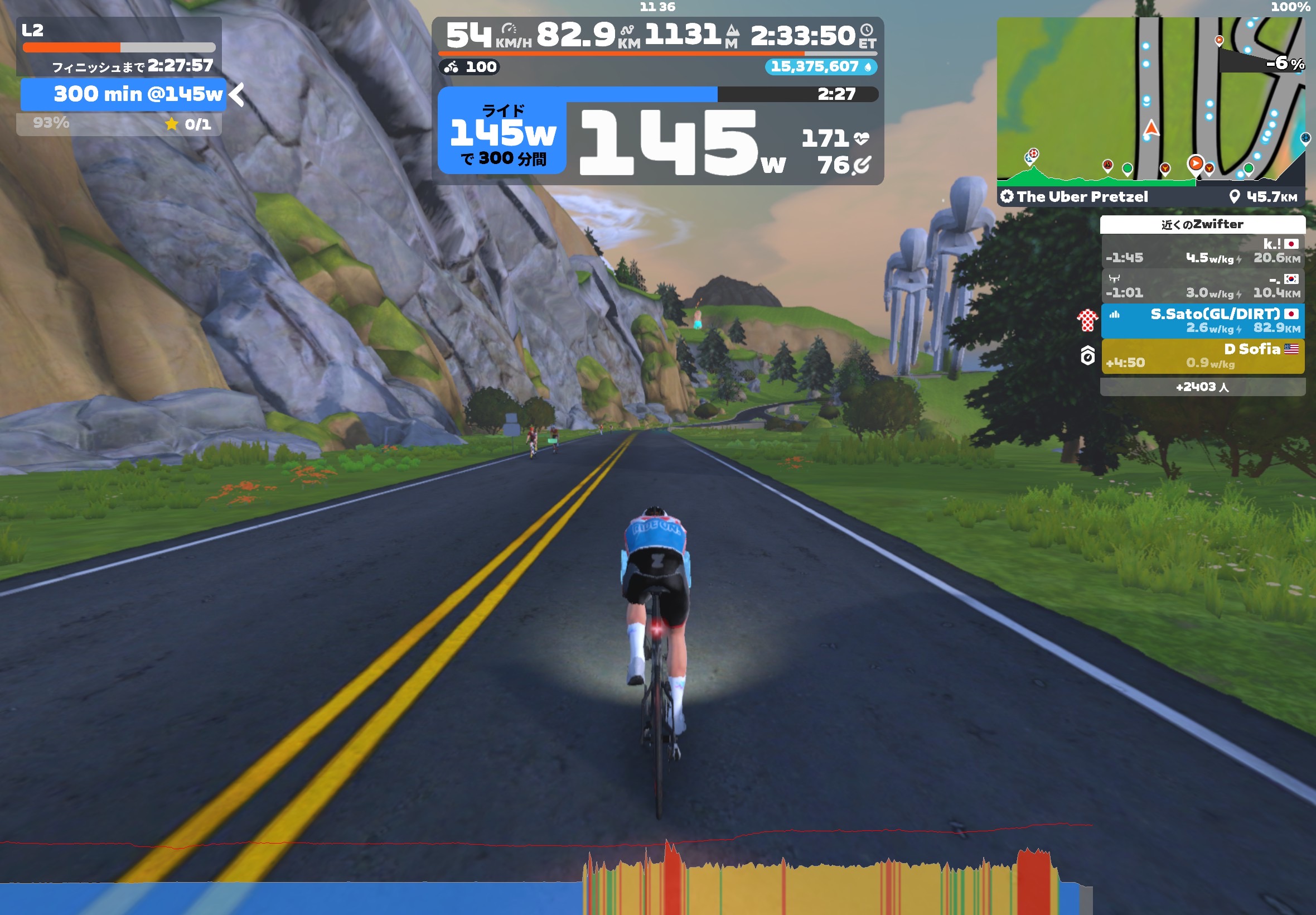Select the 300 min @145w workout block
This screenshot has height=915, width=1316.
(123, 94)
